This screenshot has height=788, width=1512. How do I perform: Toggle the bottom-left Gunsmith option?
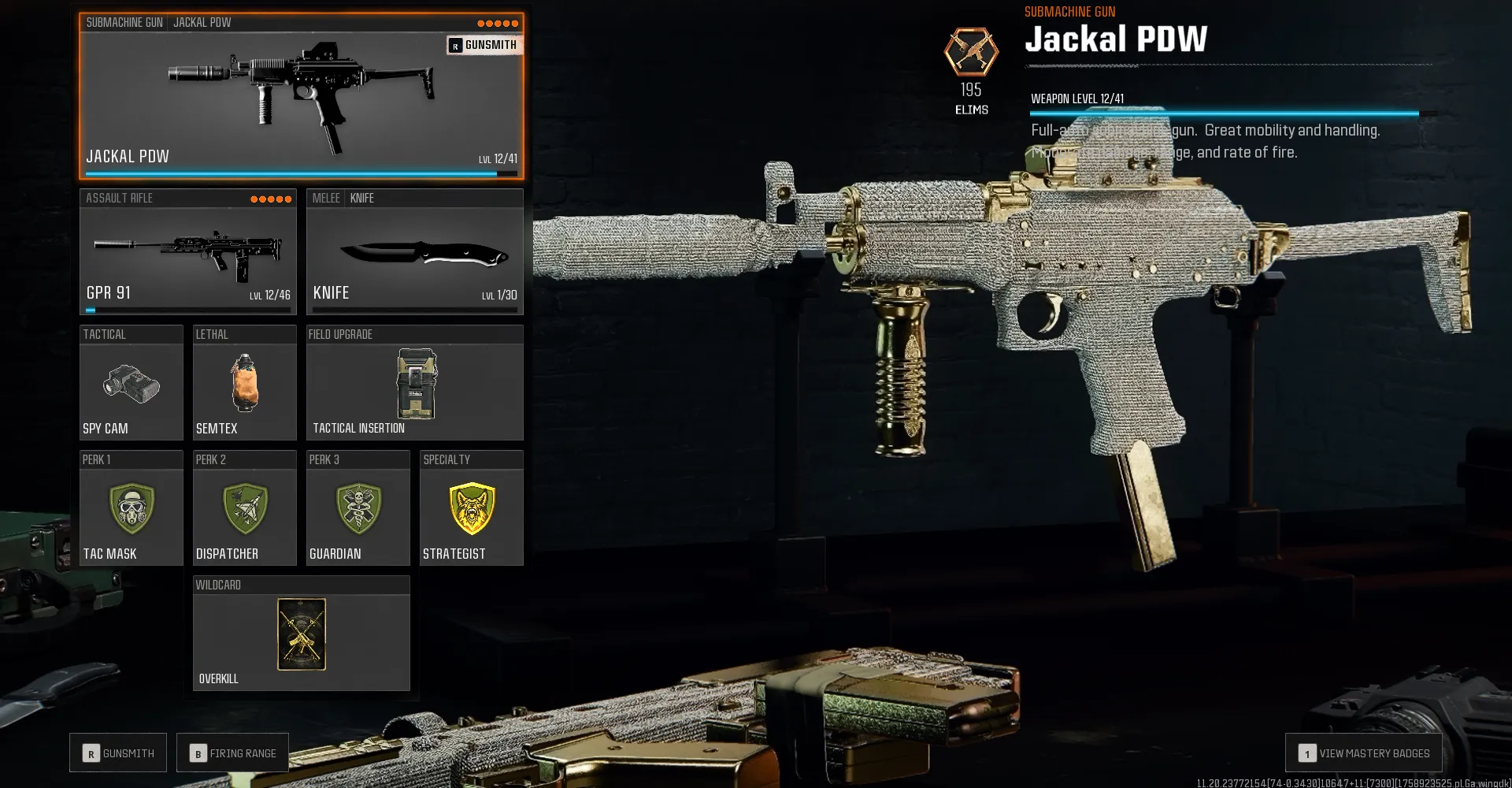click(118, 753)
